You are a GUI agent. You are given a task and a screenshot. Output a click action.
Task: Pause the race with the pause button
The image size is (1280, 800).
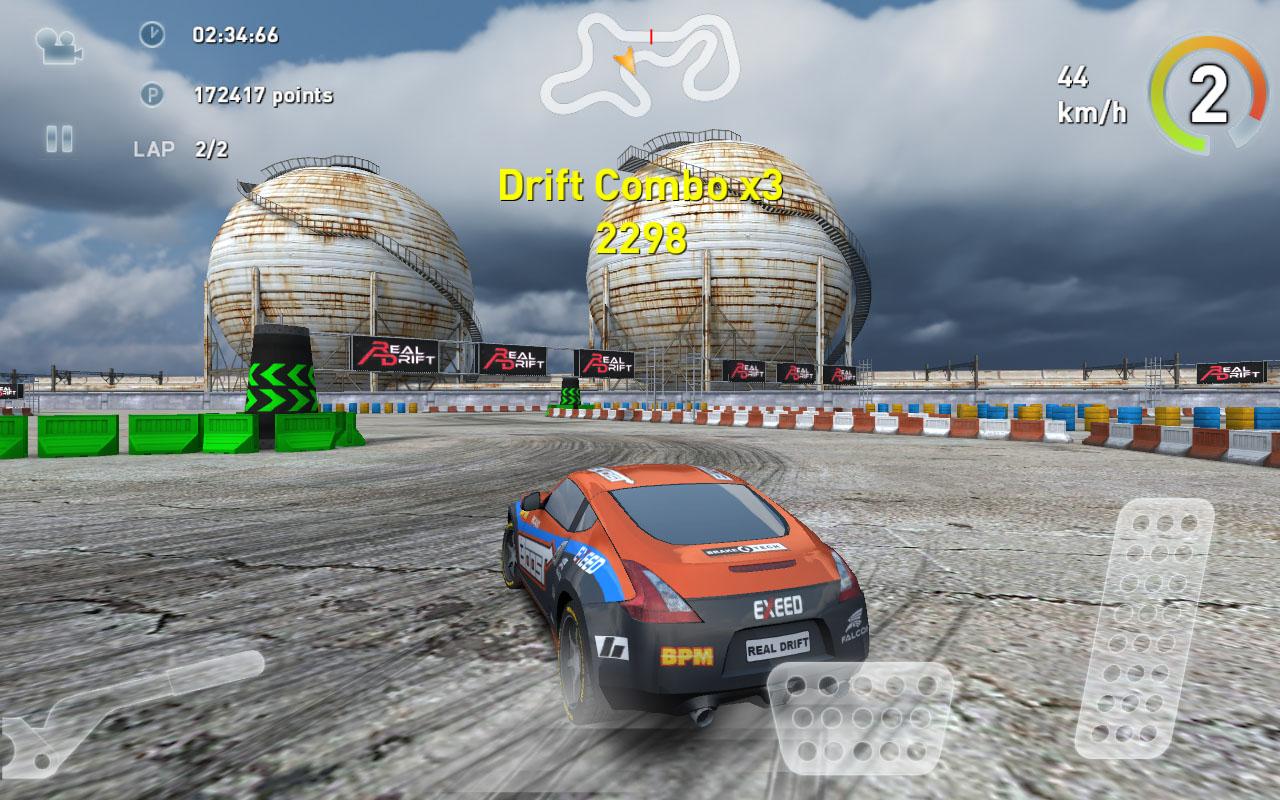[x=60, y=136]
